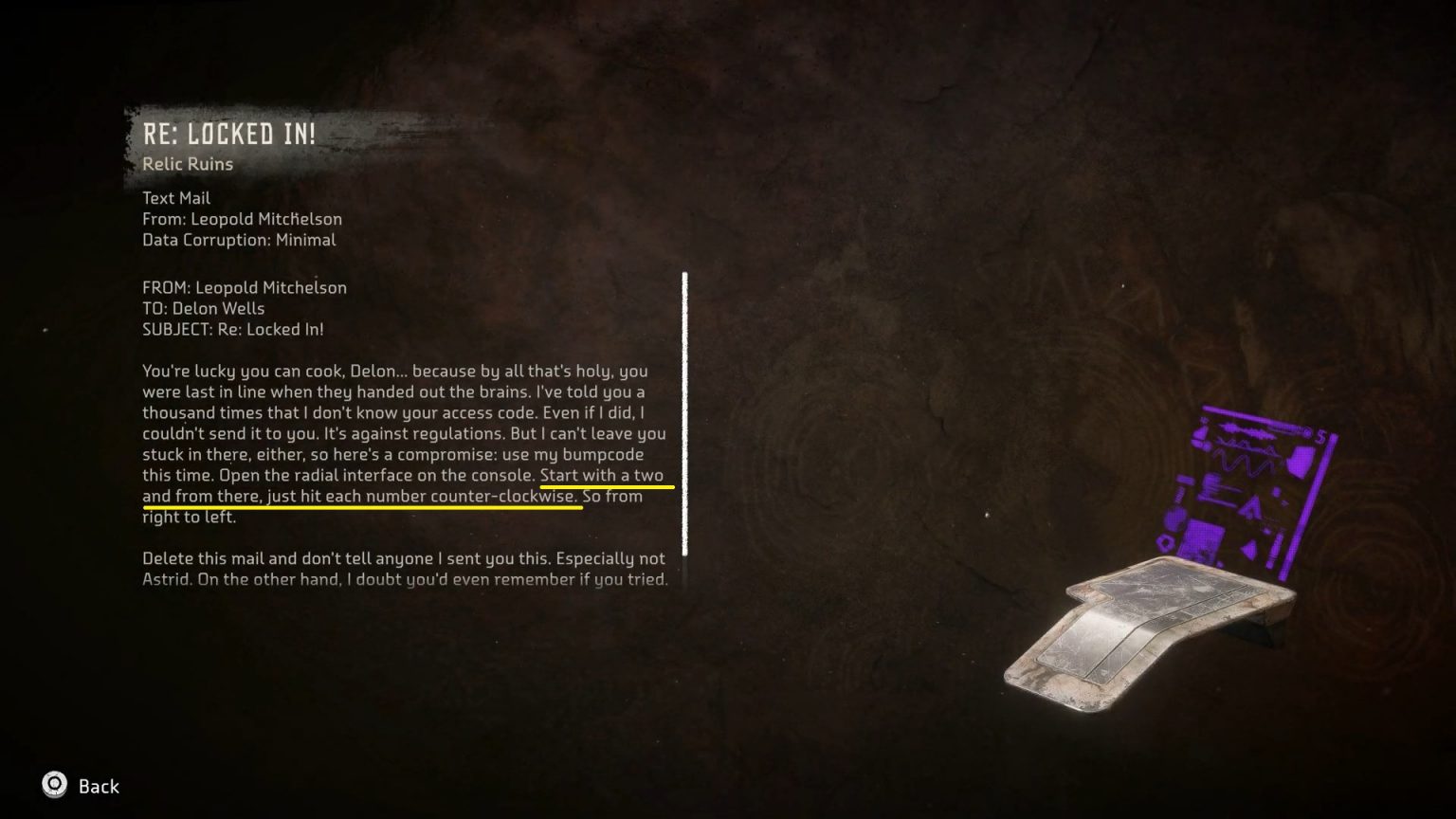
Task: Click the '@ 5' marking on the hologram
Action: tap(1312, 433)
